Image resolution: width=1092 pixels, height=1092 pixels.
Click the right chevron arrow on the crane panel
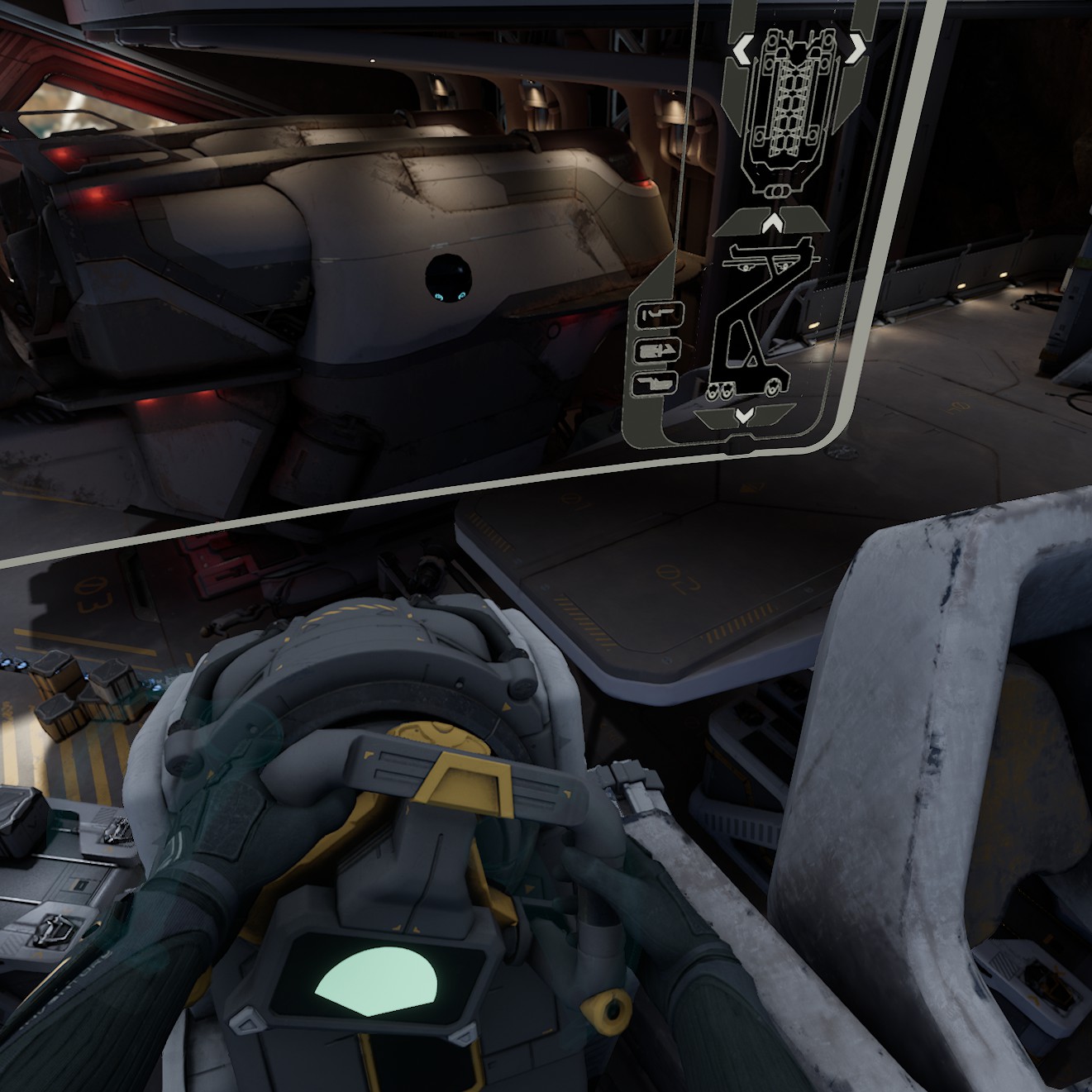856,49
